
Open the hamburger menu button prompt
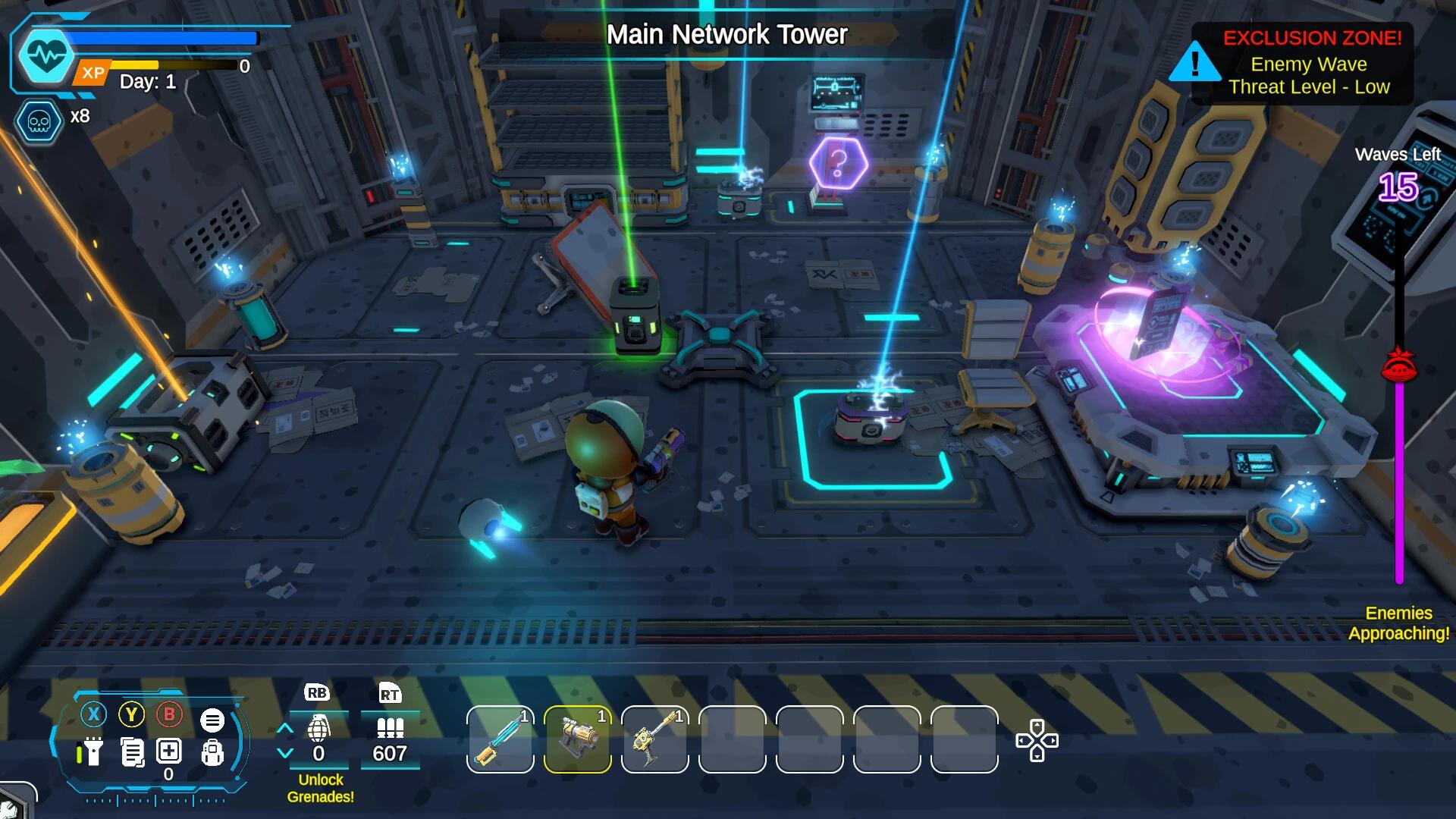213,719
